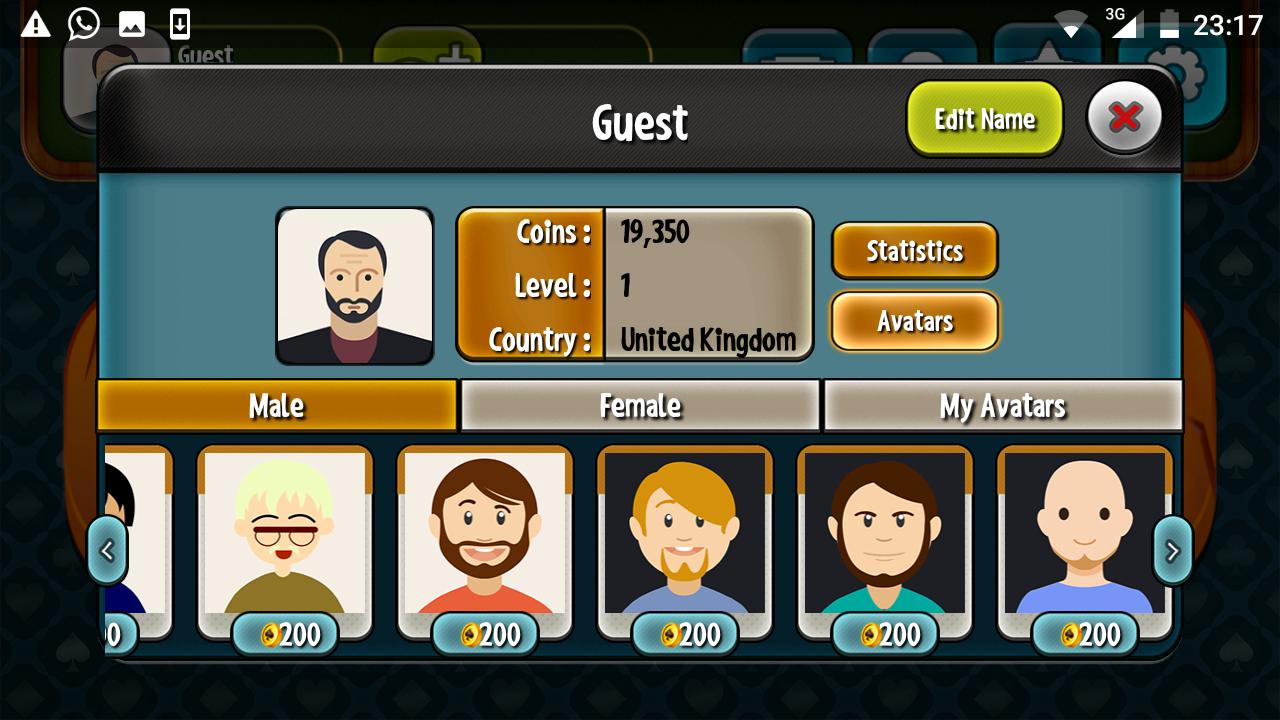Open the My Avatars tab
Viewport: 1280px width, 720px height.
1002,405
